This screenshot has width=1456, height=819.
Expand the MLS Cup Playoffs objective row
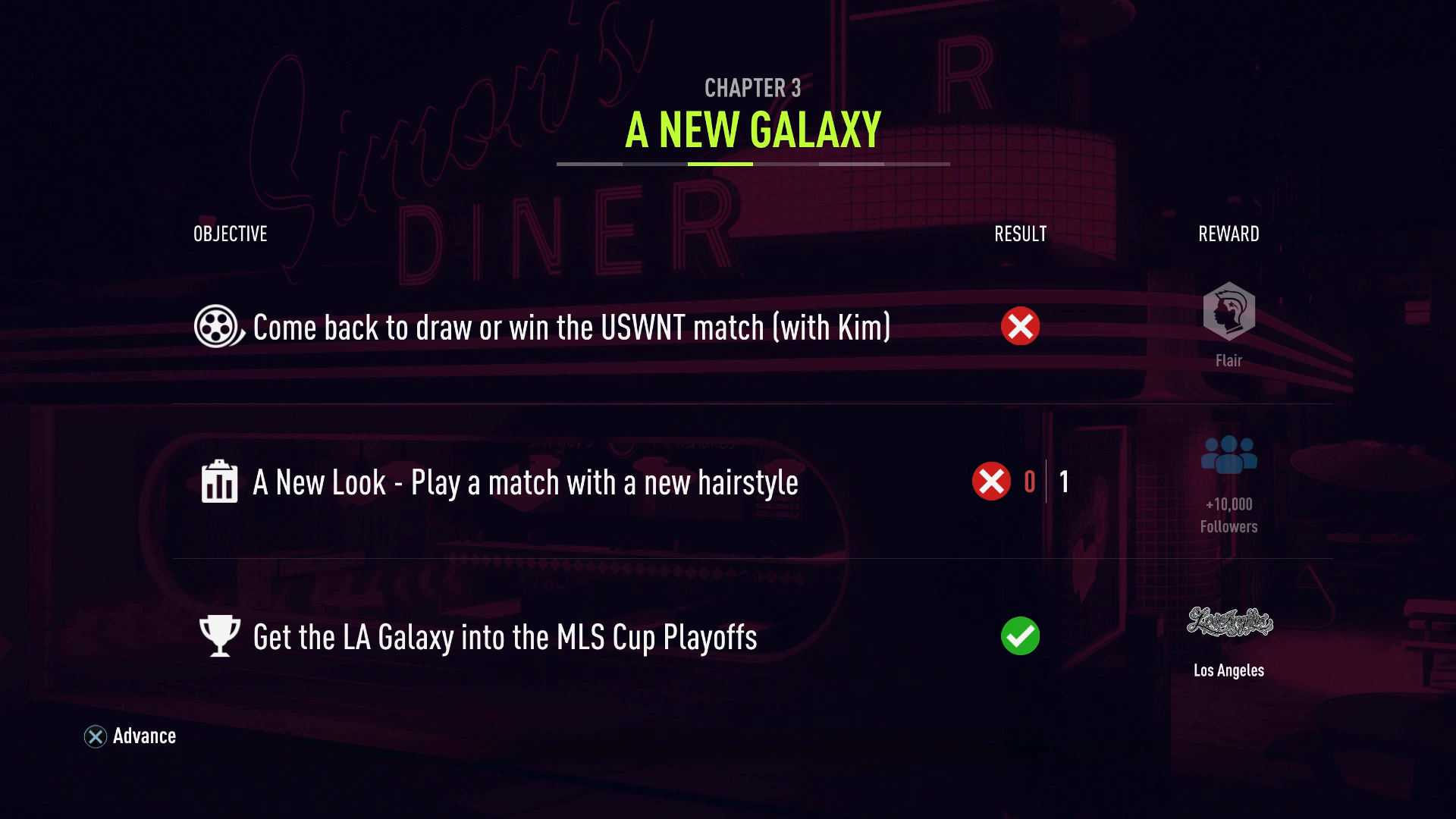click(503, 638)
